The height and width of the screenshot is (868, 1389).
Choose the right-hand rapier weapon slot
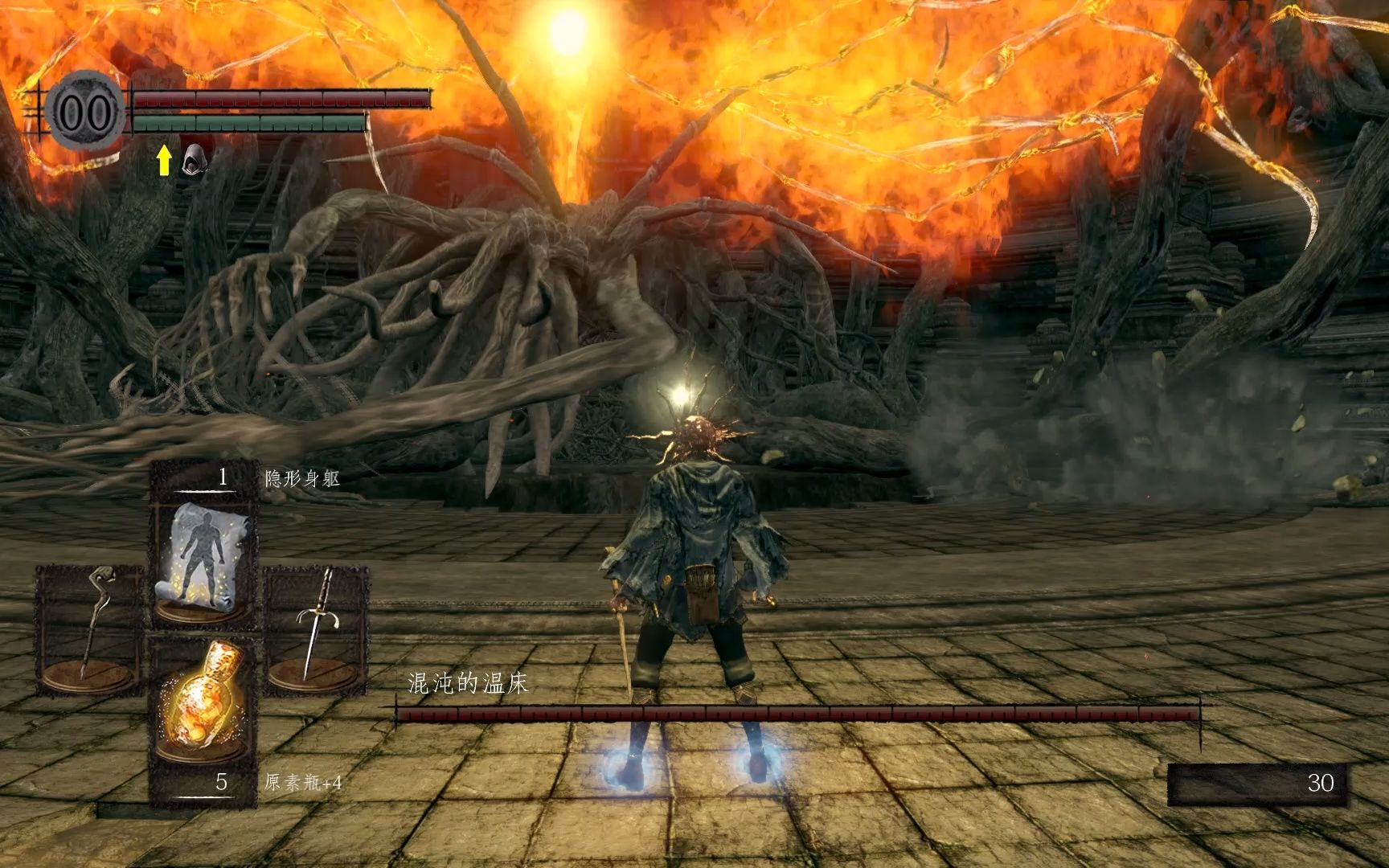(316, 627)
